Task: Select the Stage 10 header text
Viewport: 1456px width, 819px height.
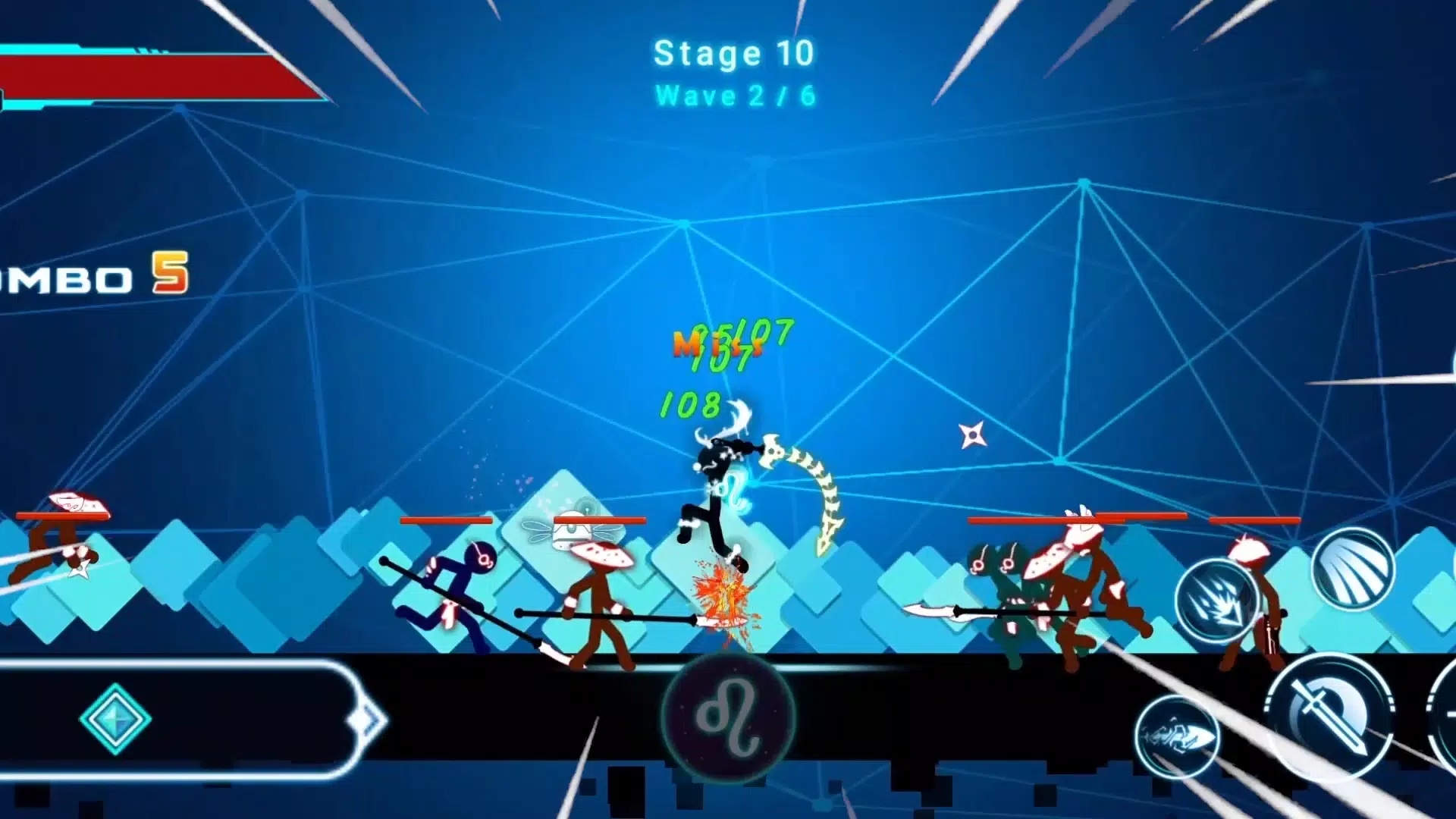Action: click(x=733, y=52)
